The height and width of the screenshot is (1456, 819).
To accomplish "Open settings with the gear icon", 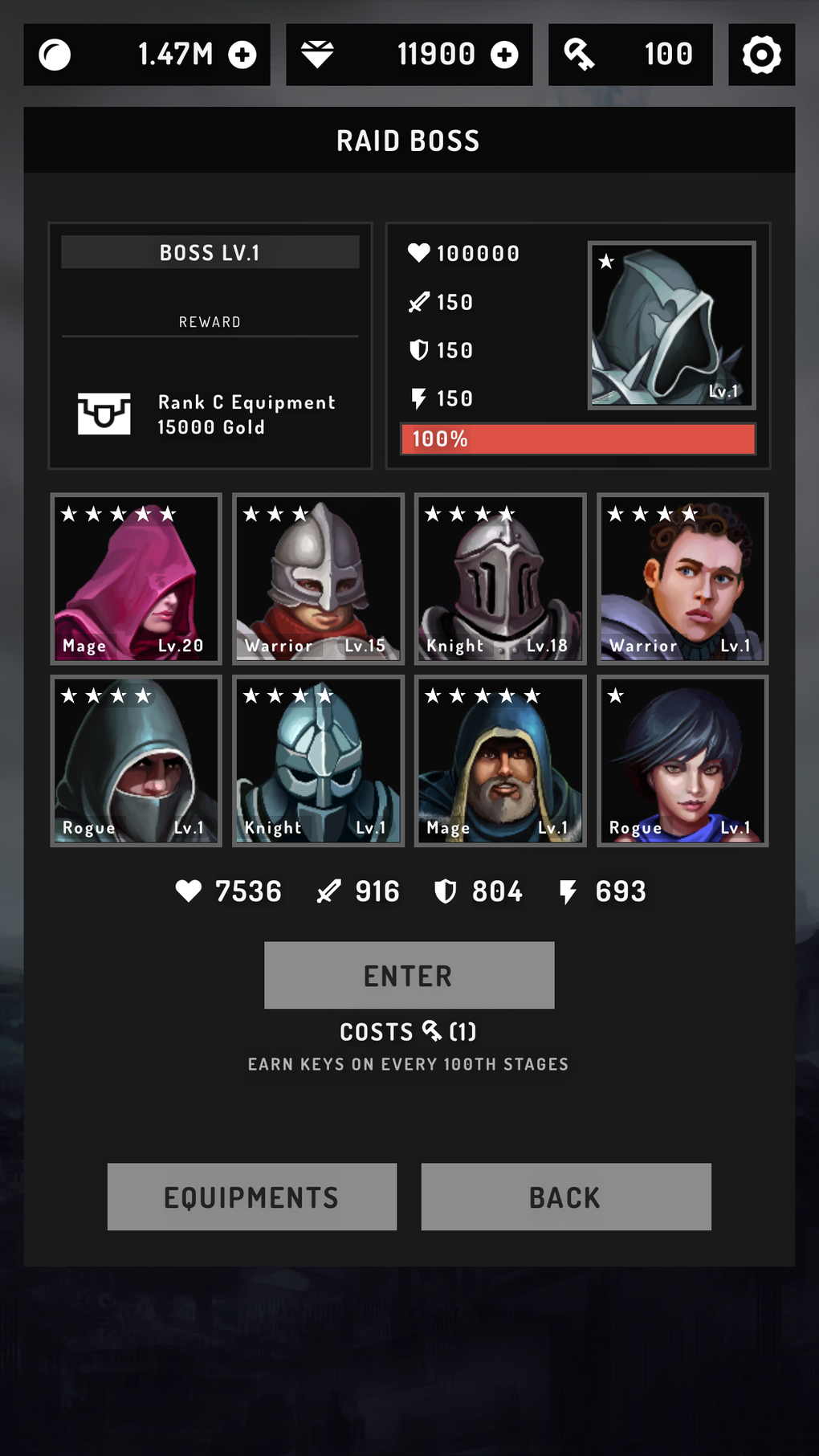I will click(x=761, y=55).
